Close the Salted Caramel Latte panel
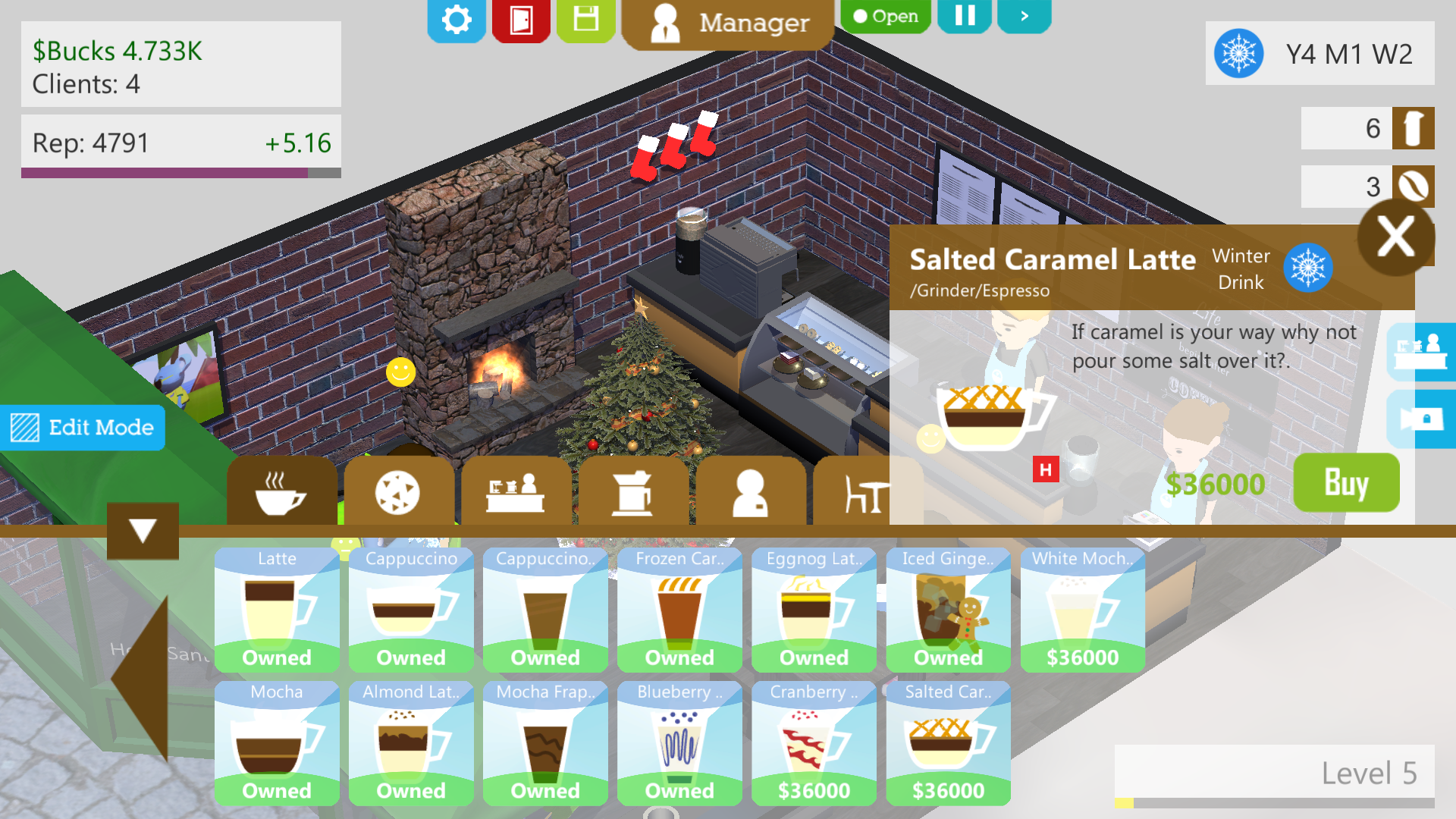 pyautogui.click(x=1395, y=237)
